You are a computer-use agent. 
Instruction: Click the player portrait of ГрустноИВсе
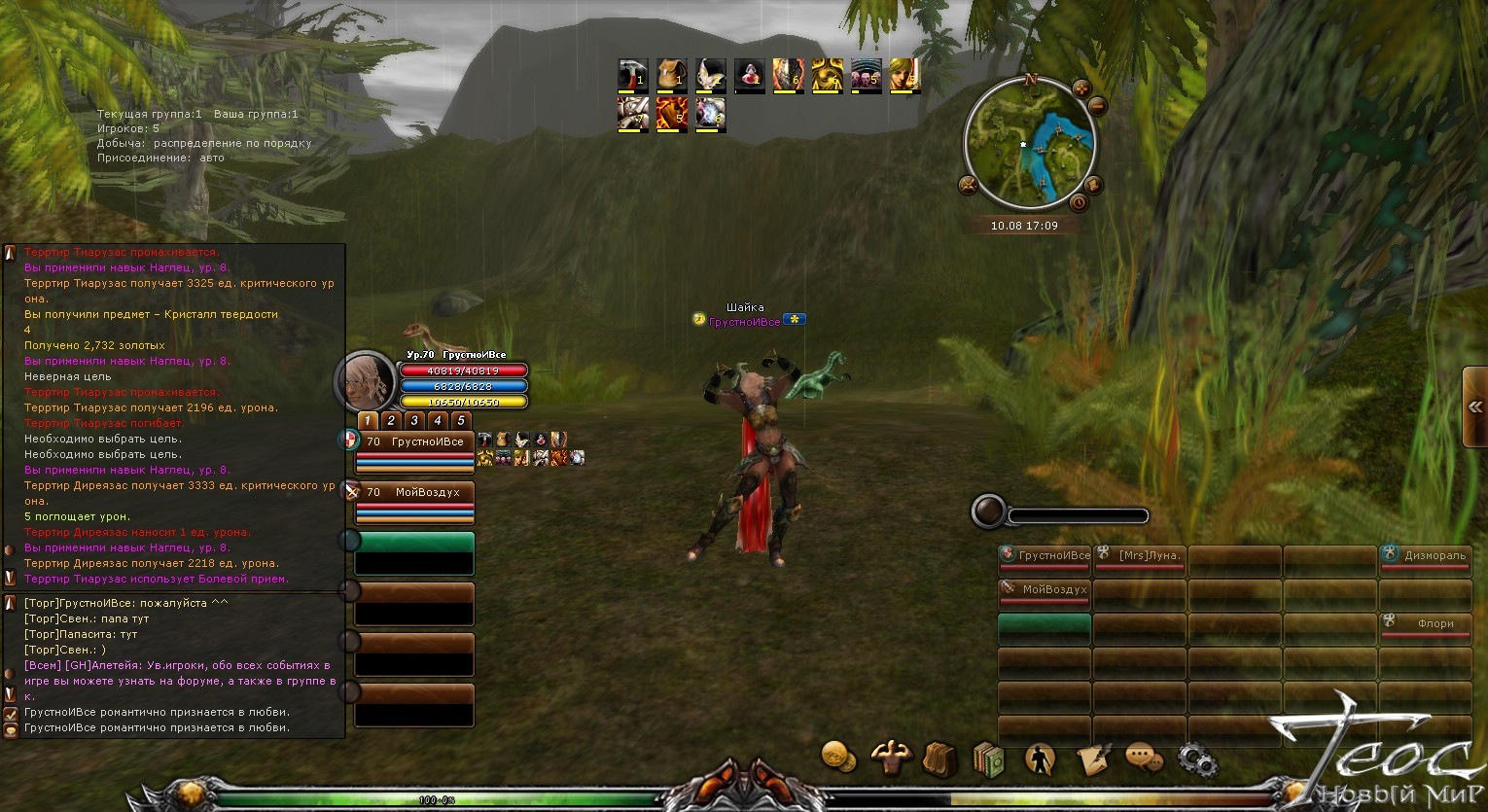[366, 381]
